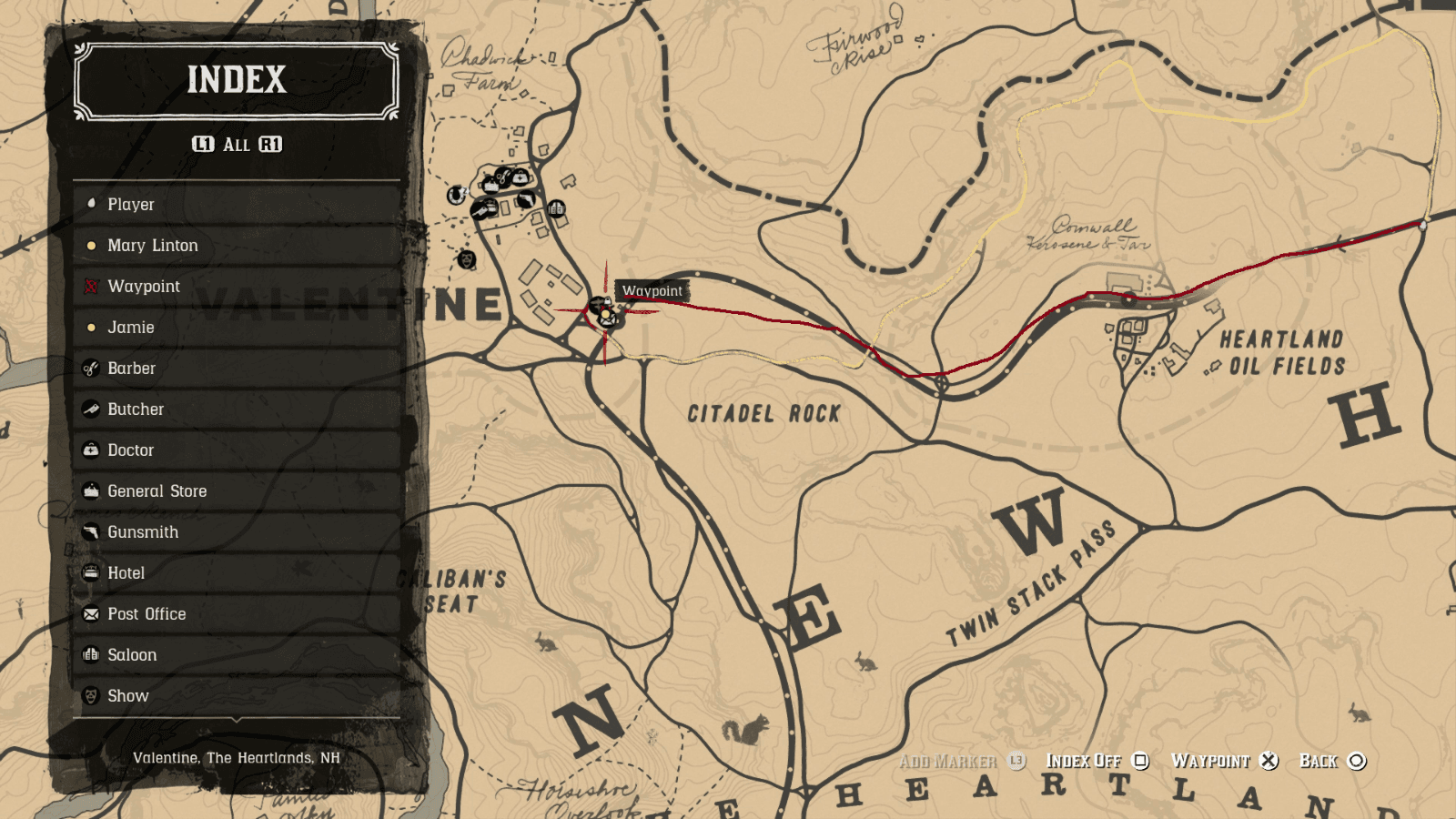
Task: Select the Show mask icon
Action: (90, 695)
